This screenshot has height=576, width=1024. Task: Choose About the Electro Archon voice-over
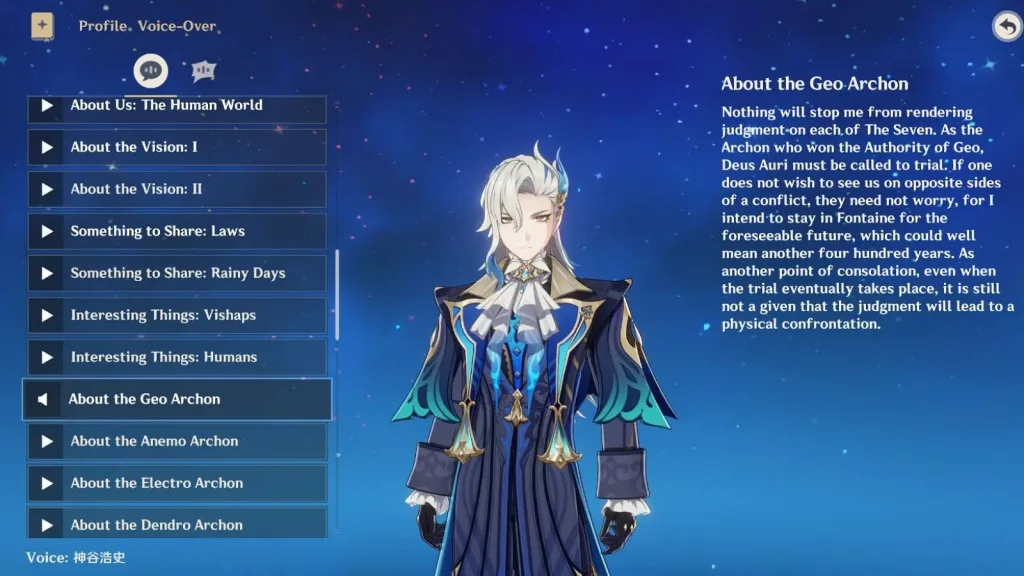[x=176, y=483]
